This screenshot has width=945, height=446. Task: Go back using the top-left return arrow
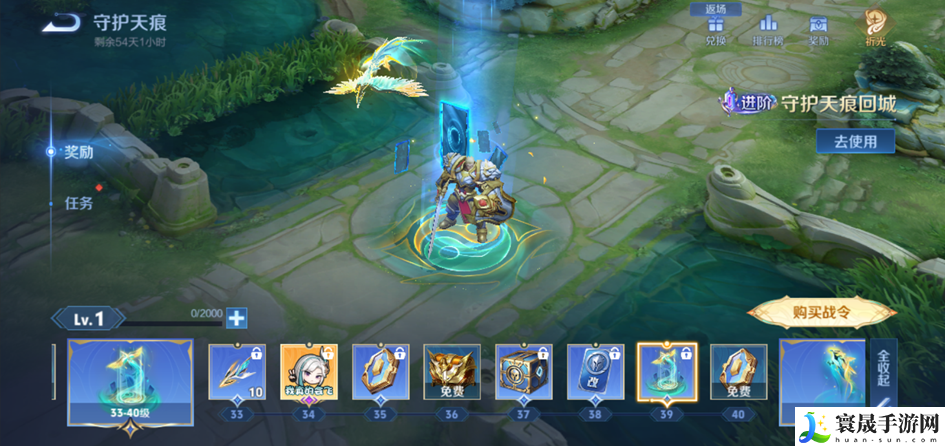[x=63, y=20]
